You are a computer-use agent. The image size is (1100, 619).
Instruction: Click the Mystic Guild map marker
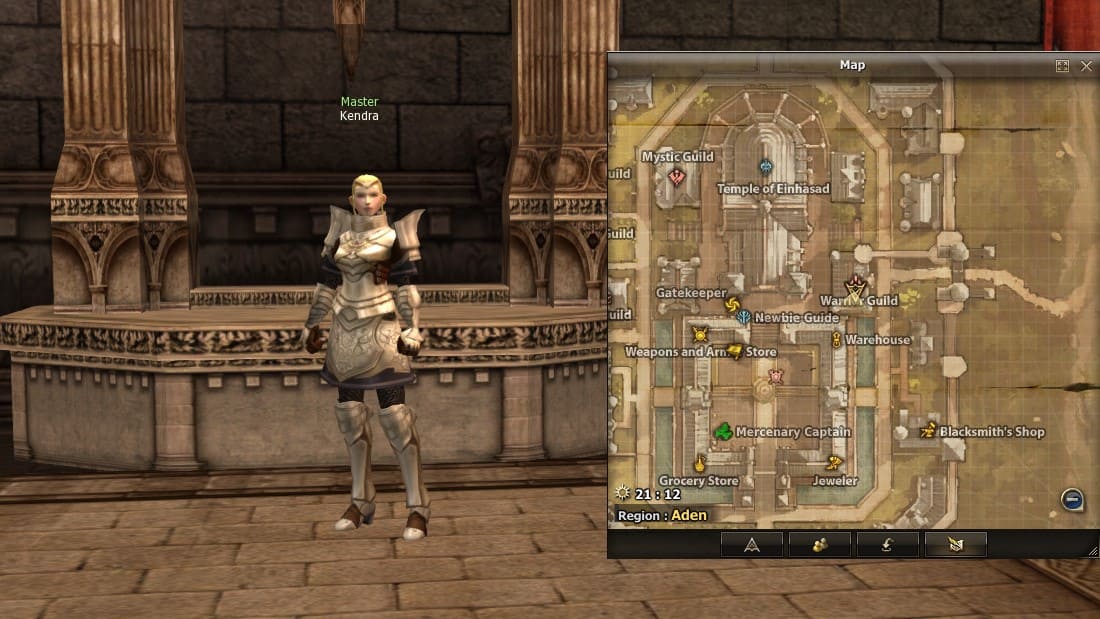point(677,177)
